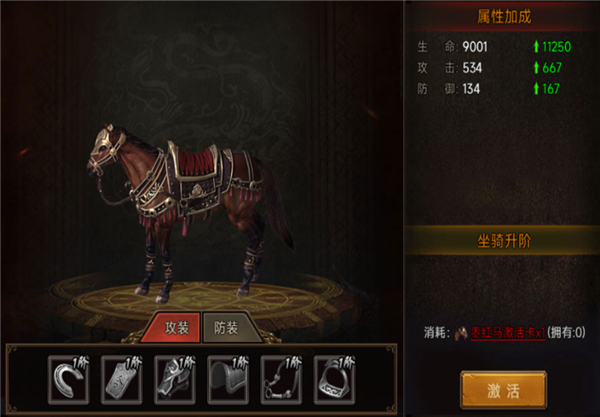Image resolution: width=600 pixels, height=417 pixels.
Task: Click the 激活 activate button
Action: (503, 388)
